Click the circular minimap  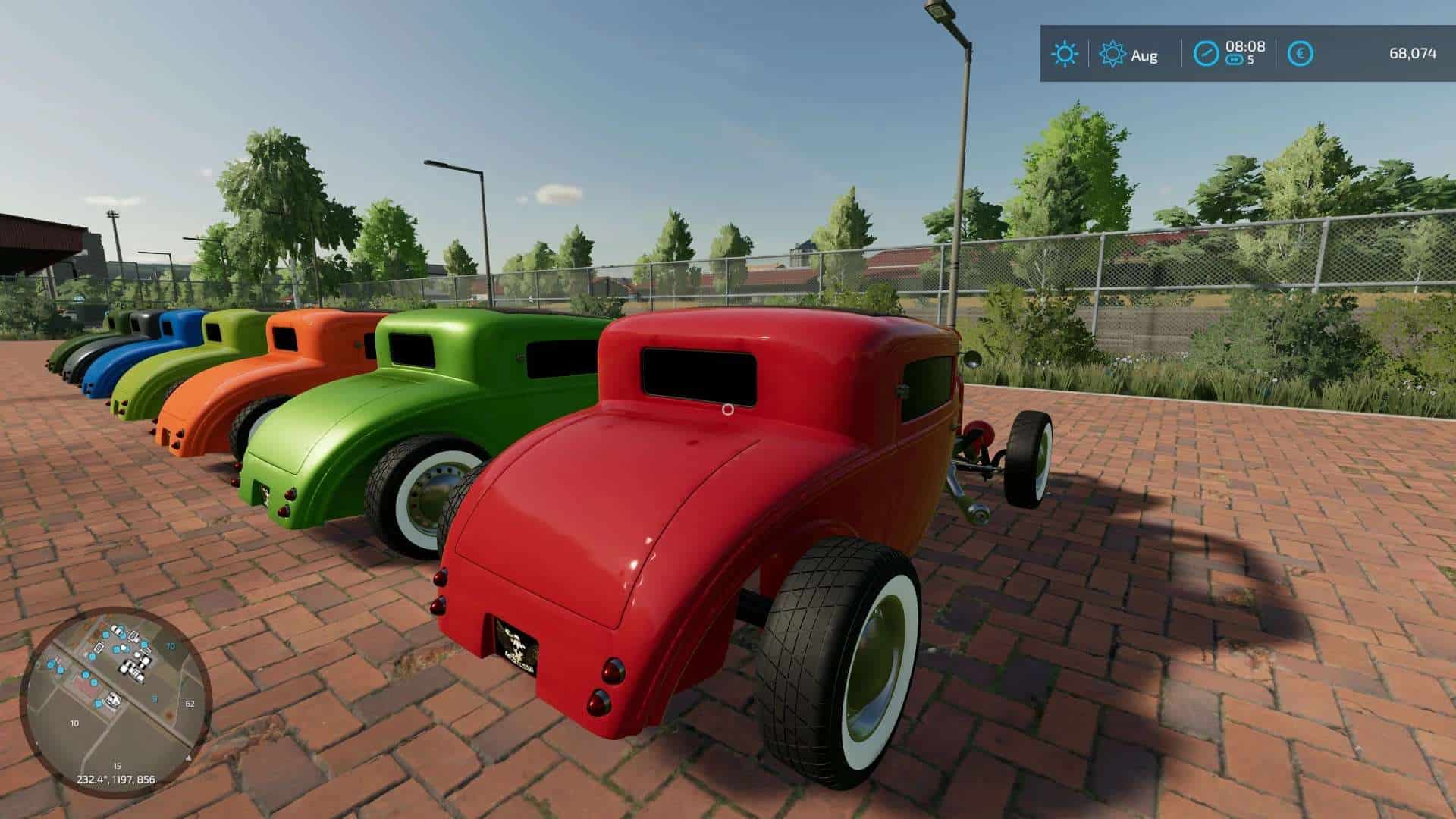[x=115, y=701]
